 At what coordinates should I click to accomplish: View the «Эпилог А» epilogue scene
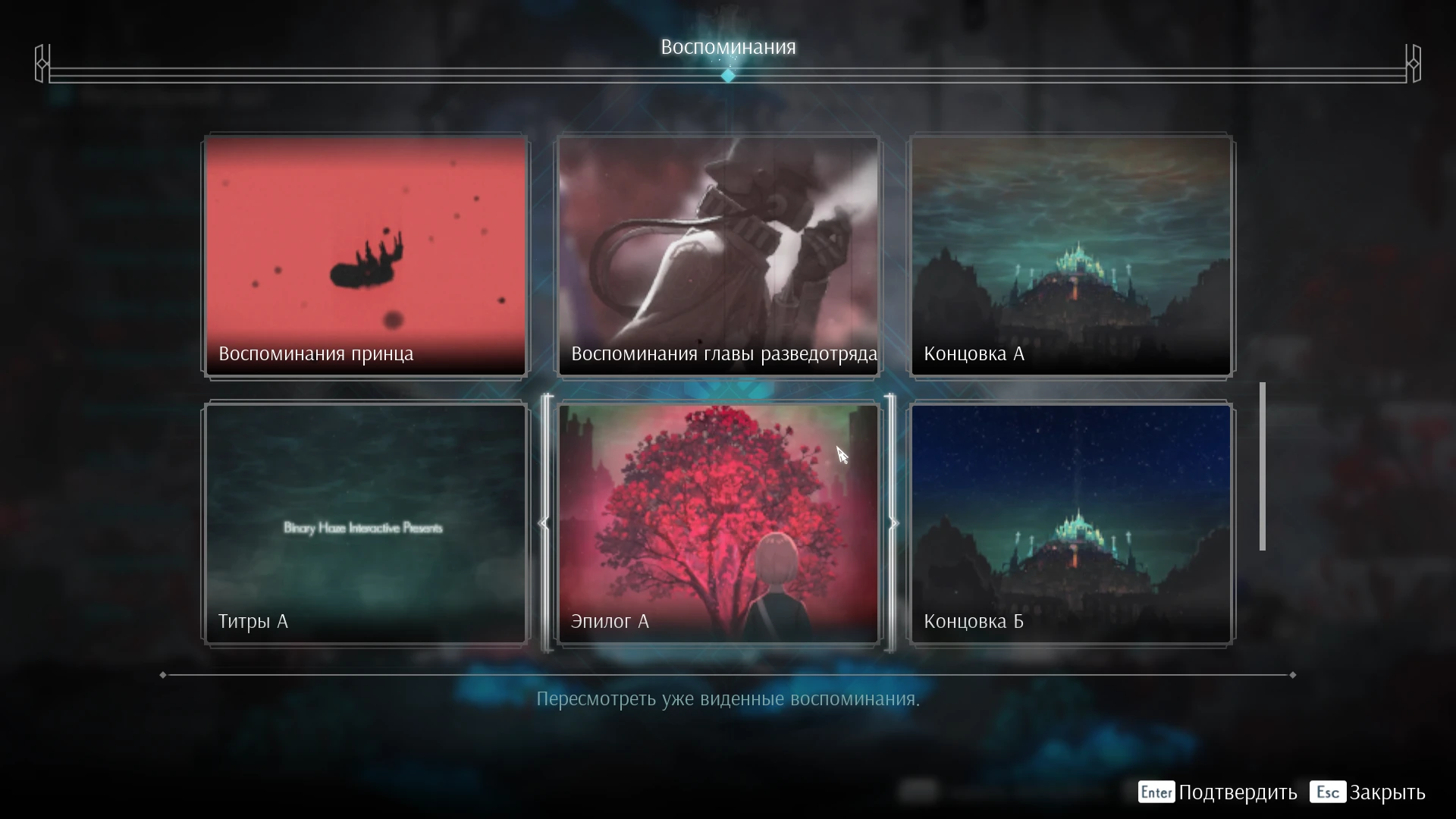point(718,523)
